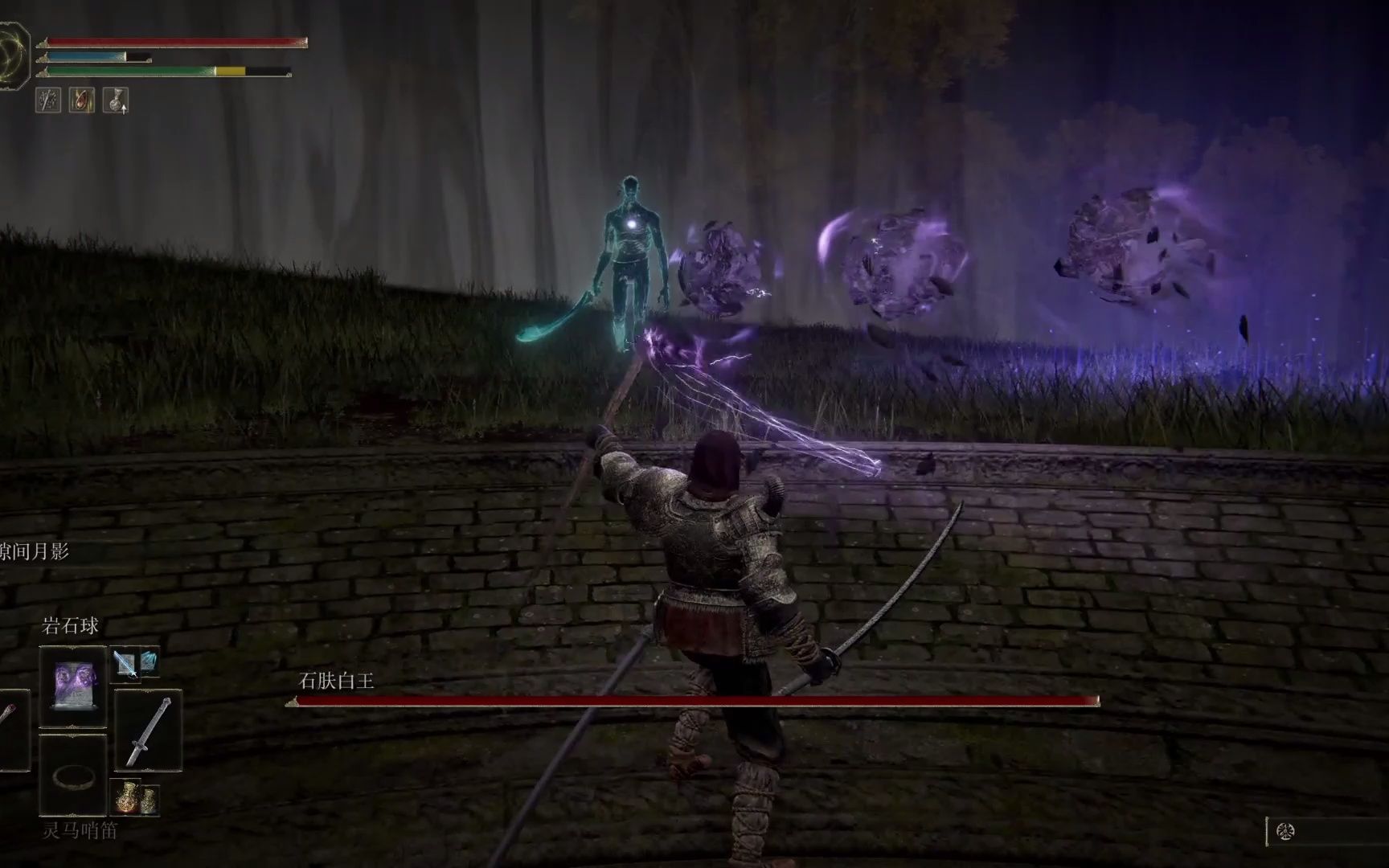Image resolution: width=1389 pixels, height=868 pixels.
Task: Click the flask buff icon with arrow
Action: click(116, 100)
